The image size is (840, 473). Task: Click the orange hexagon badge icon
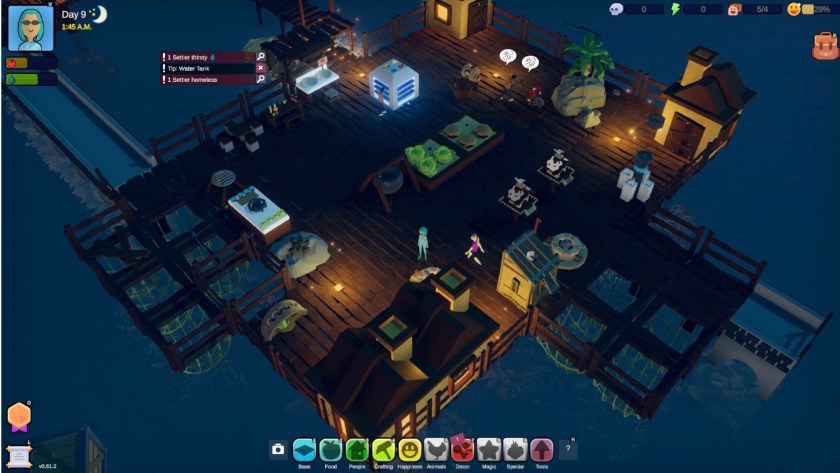18,416
